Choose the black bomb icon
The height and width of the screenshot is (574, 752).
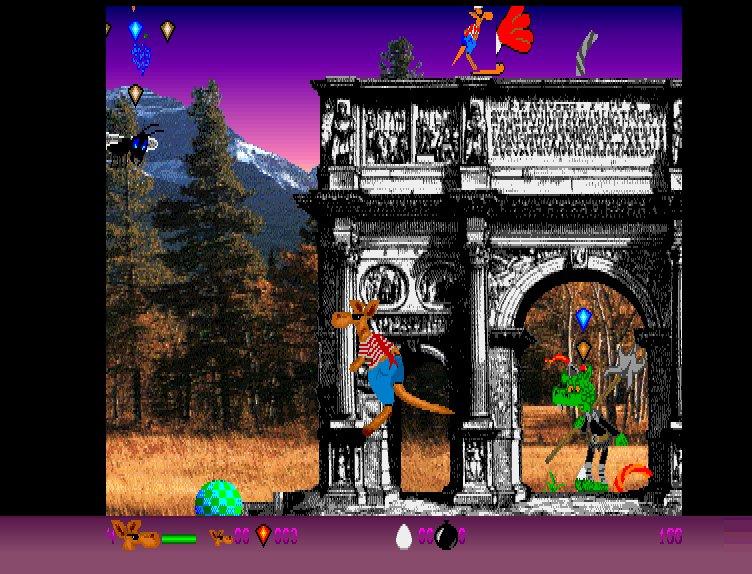(446, 537)
